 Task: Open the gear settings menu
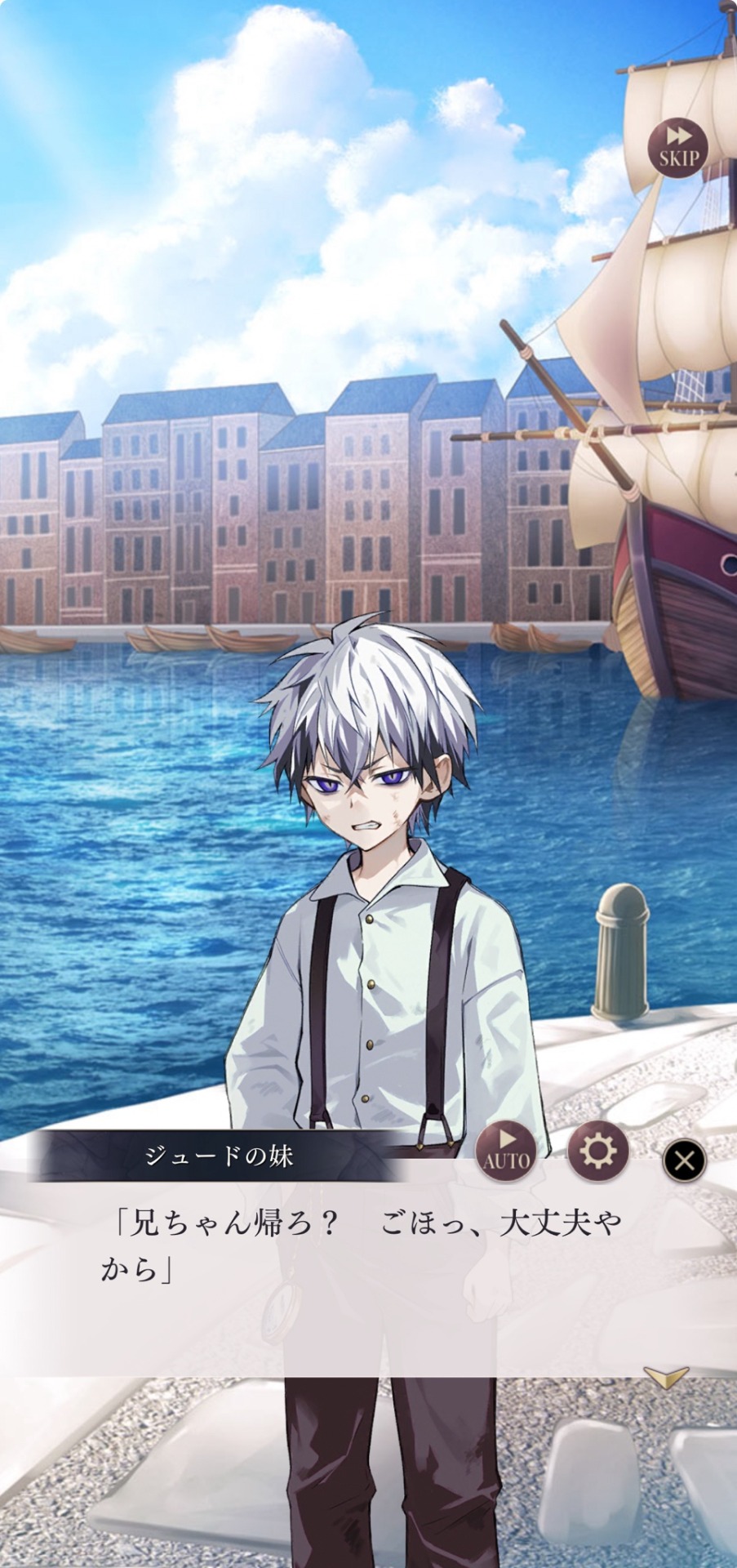coord(597,1151)
